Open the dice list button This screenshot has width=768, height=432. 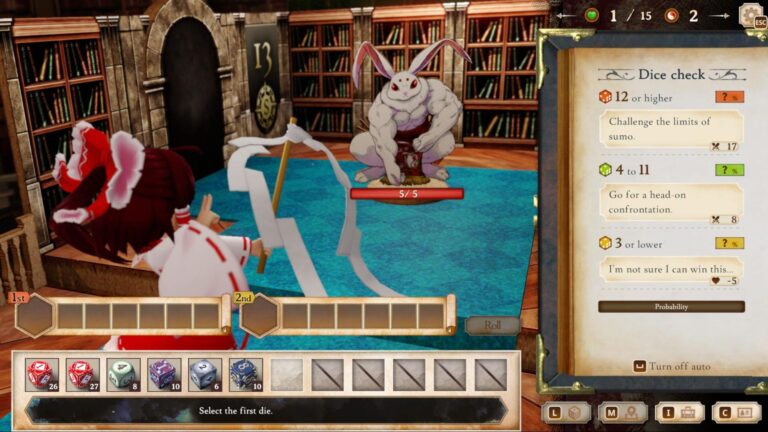click(x=566, y=412)
